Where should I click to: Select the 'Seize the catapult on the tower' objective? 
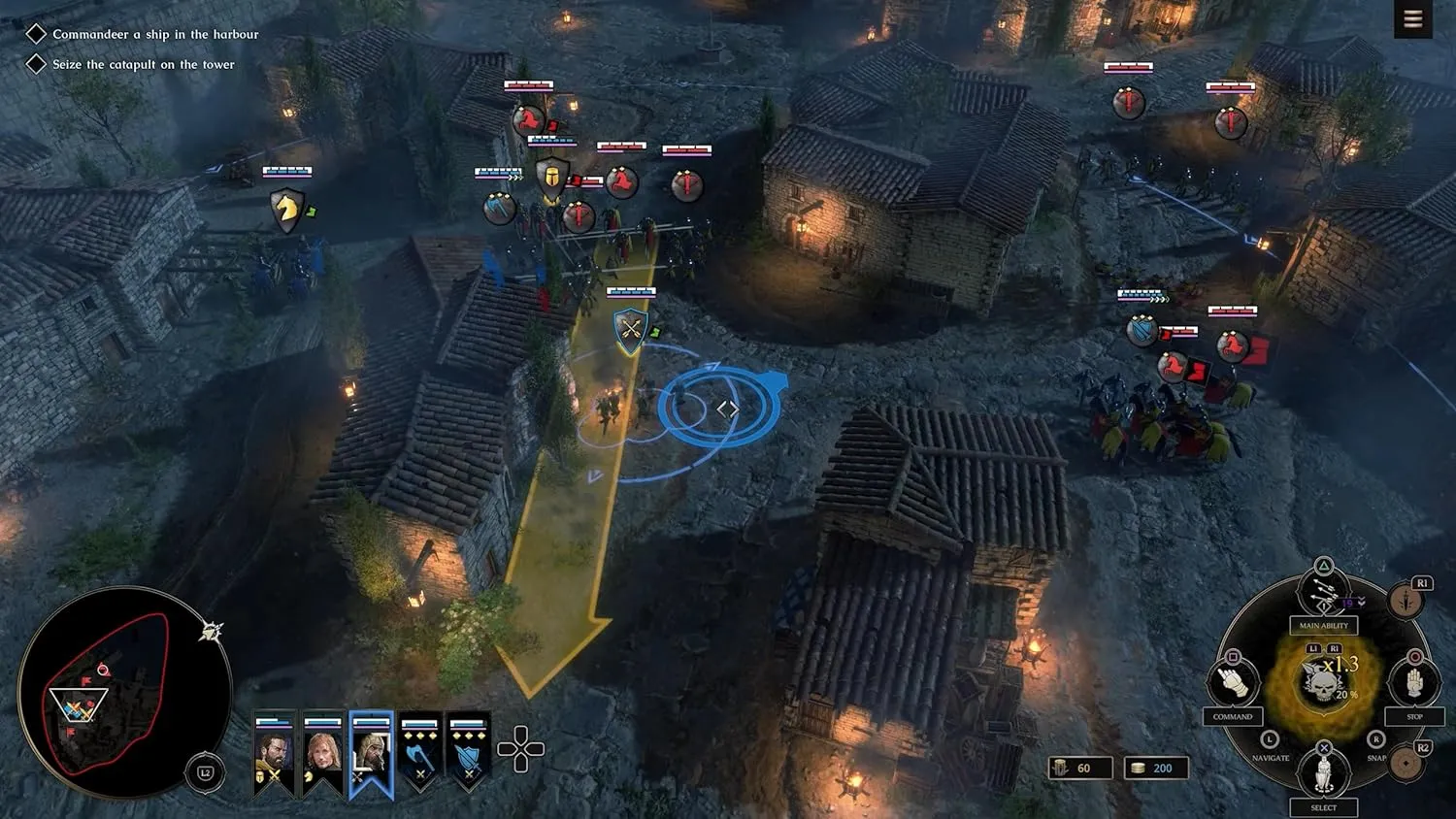143,64
